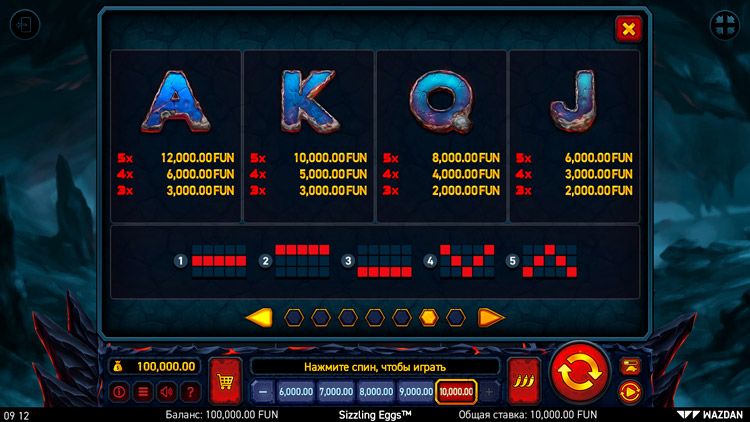The width and height of the screenshot is (750, 422).
Task: Choose the 7,000.00 bet value
Action: click(x=336, y=392)
